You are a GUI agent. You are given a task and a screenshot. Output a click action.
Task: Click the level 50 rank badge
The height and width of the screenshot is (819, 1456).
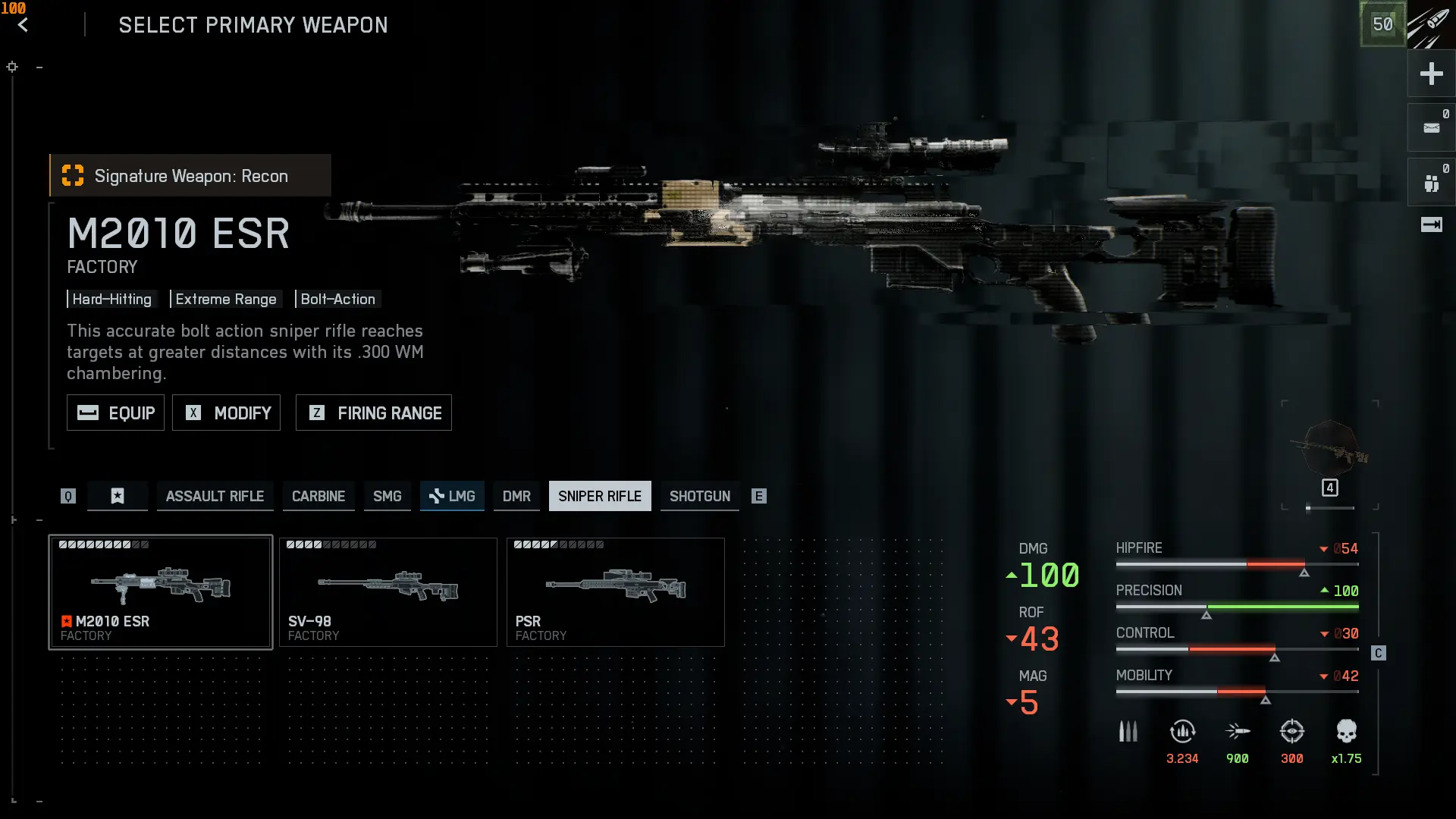tap(1382, 24)
